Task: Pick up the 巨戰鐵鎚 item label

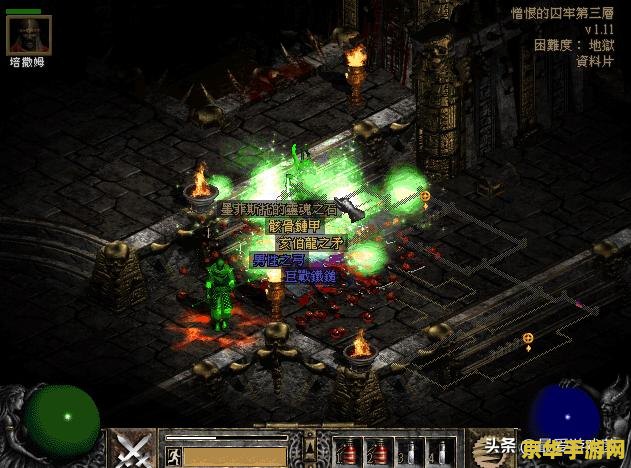Action: click(311, 275)
